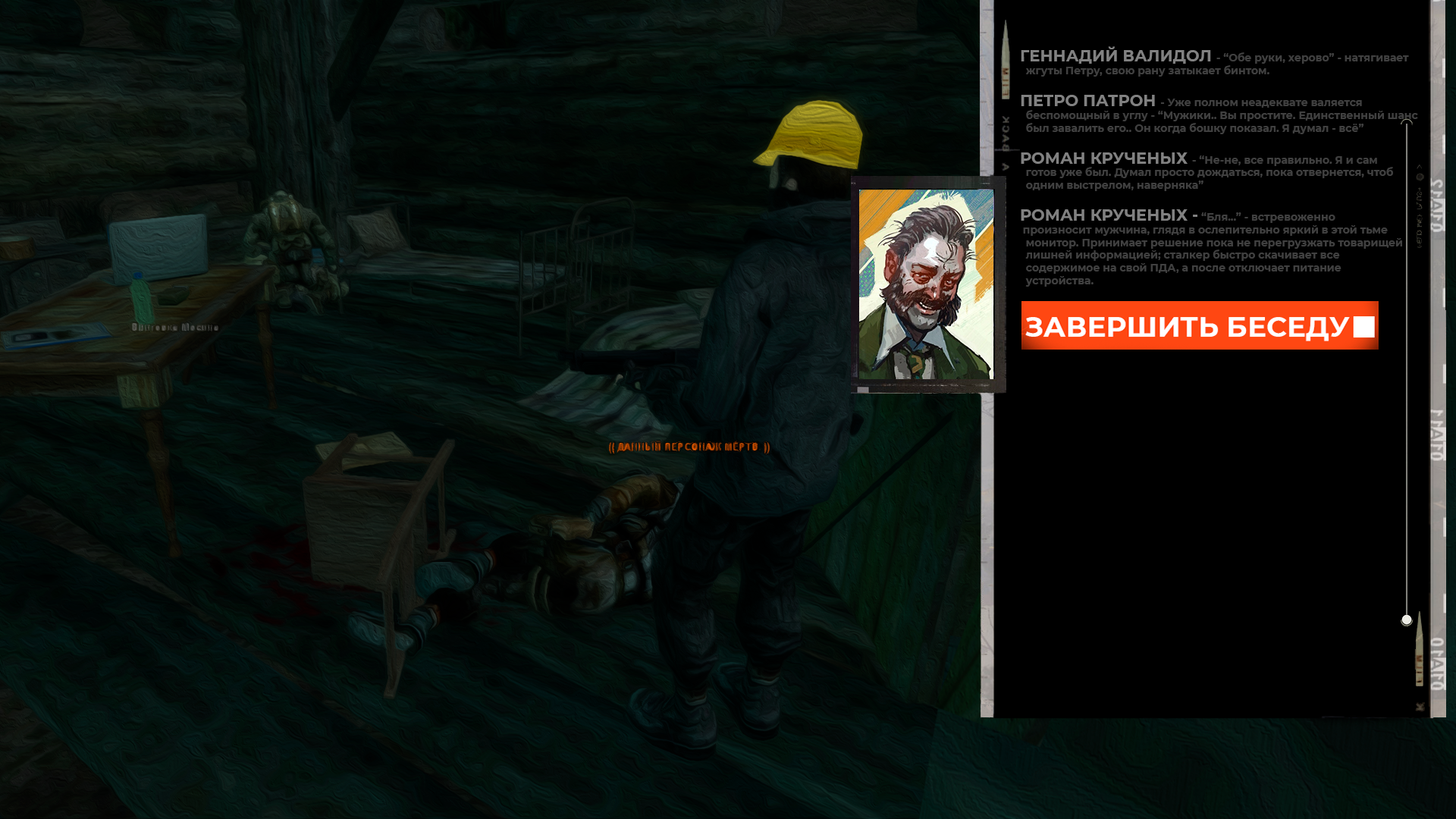Screen dimensions: 1456x819
Task: Open Roman Kruchenykh's character portrait
Action: 927,283
